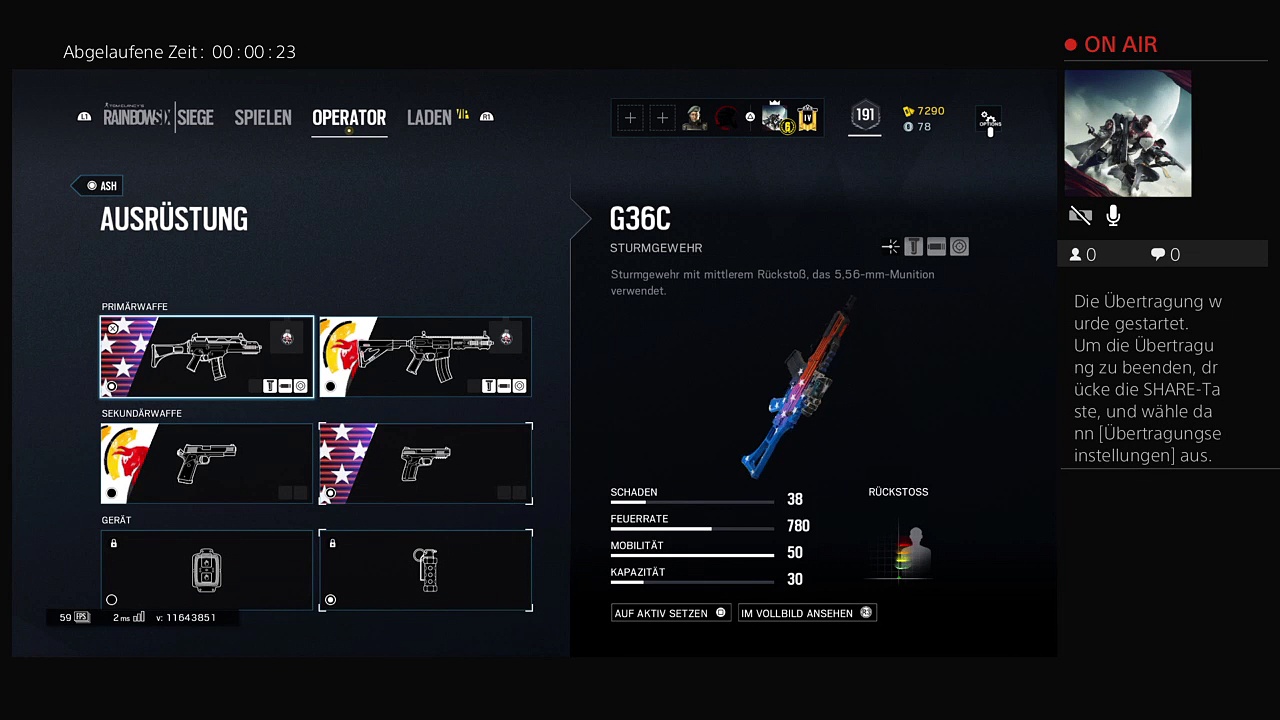Open the renown currency counter 7290
The image size is (1280, 720).
click(x=924, y=111)
